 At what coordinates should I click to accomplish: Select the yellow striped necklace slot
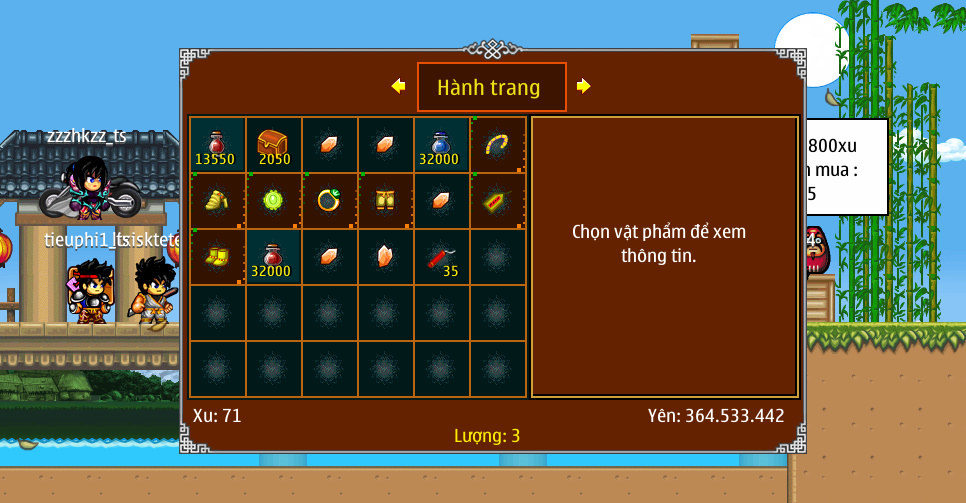coord(497,145)
